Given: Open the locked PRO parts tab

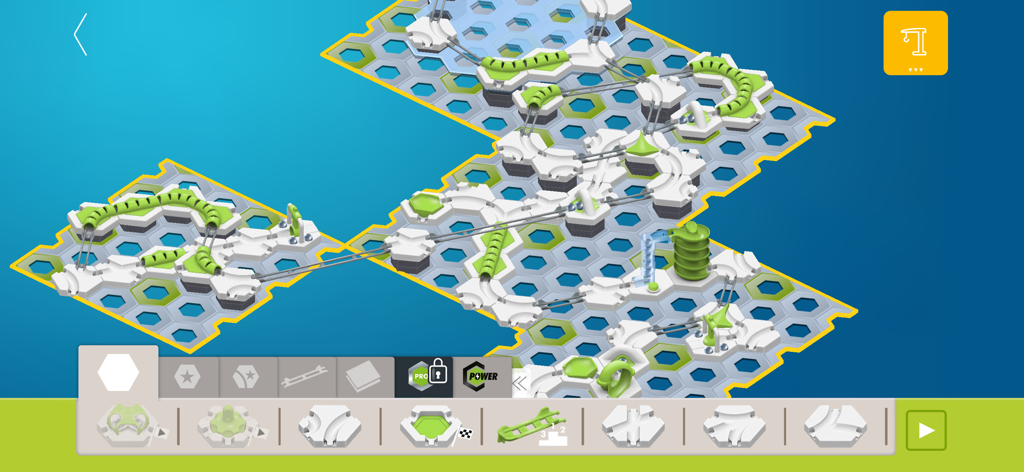Looking at the screenshot, I should tap(424, 376).
